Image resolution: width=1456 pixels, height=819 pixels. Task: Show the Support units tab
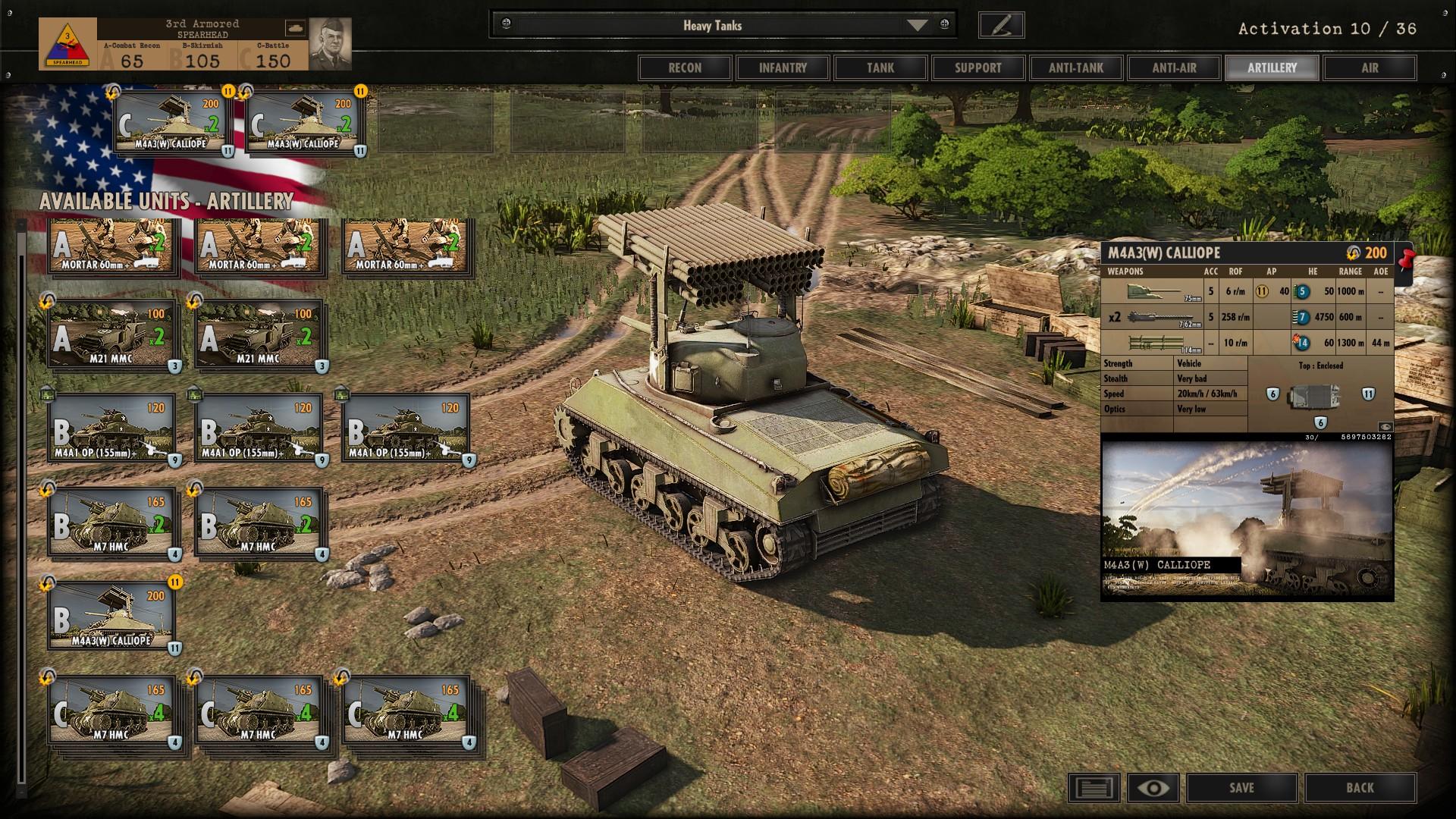(978, 67)
